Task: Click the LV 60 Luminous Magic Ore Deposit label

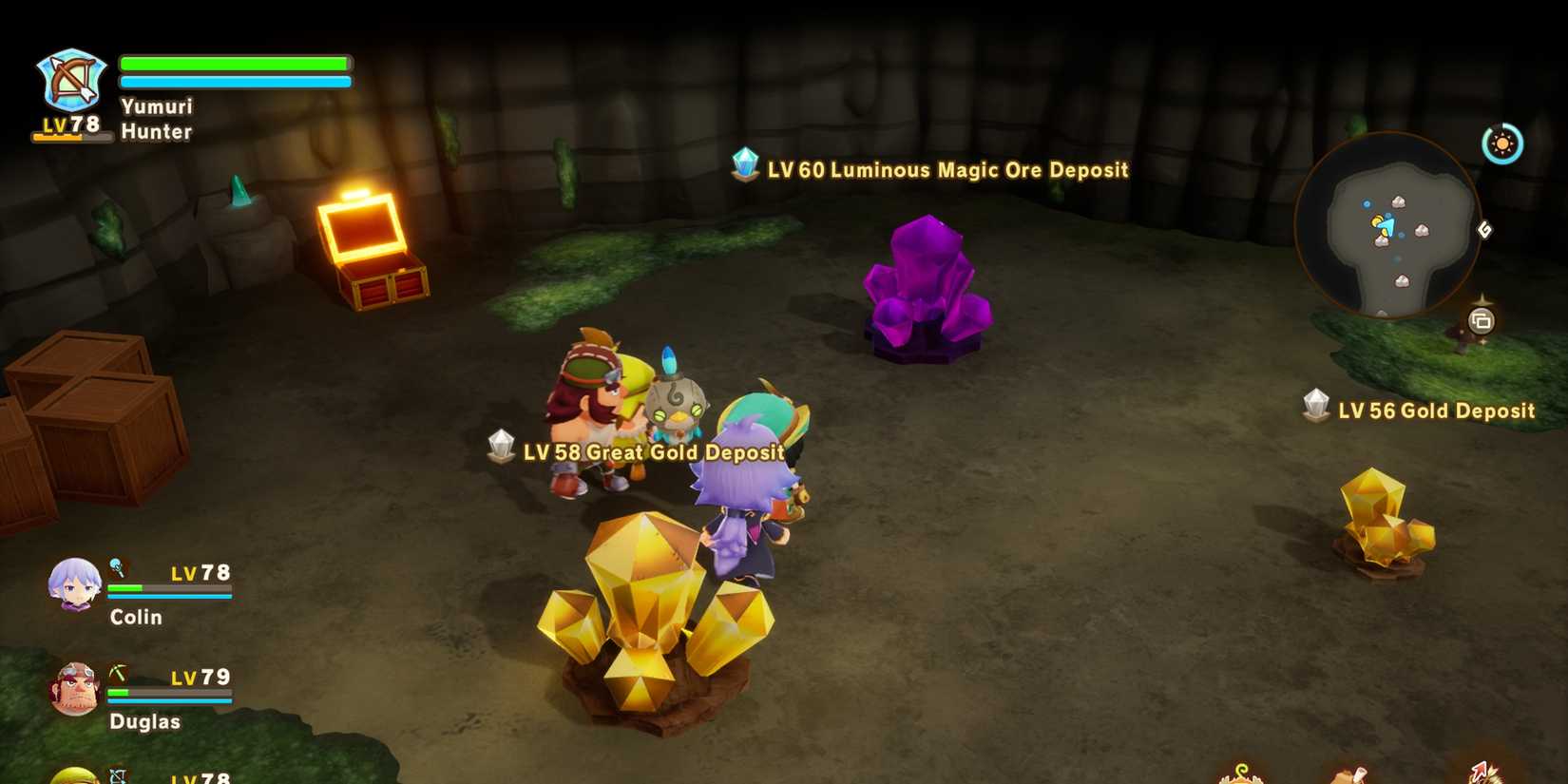Action: pyautogui.click(x=946, y=170)
